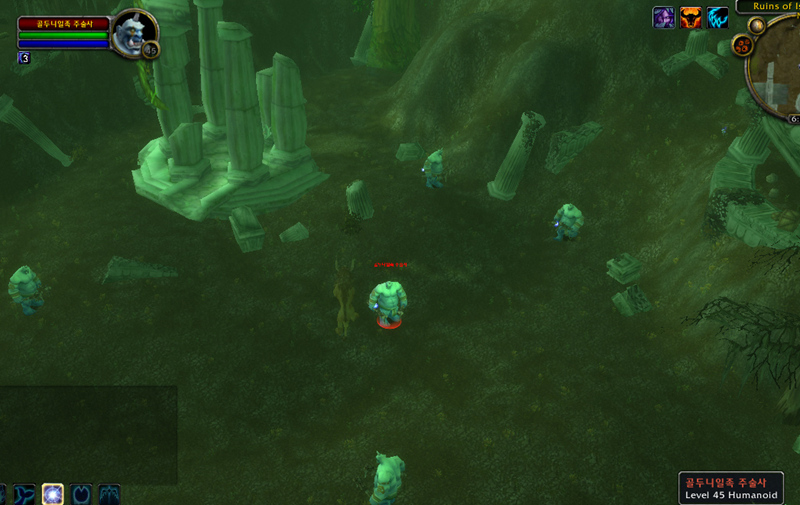Click the fiery horned demon buff icon
The width and height of the screenshot is (800, 505).
pos(691,17)
